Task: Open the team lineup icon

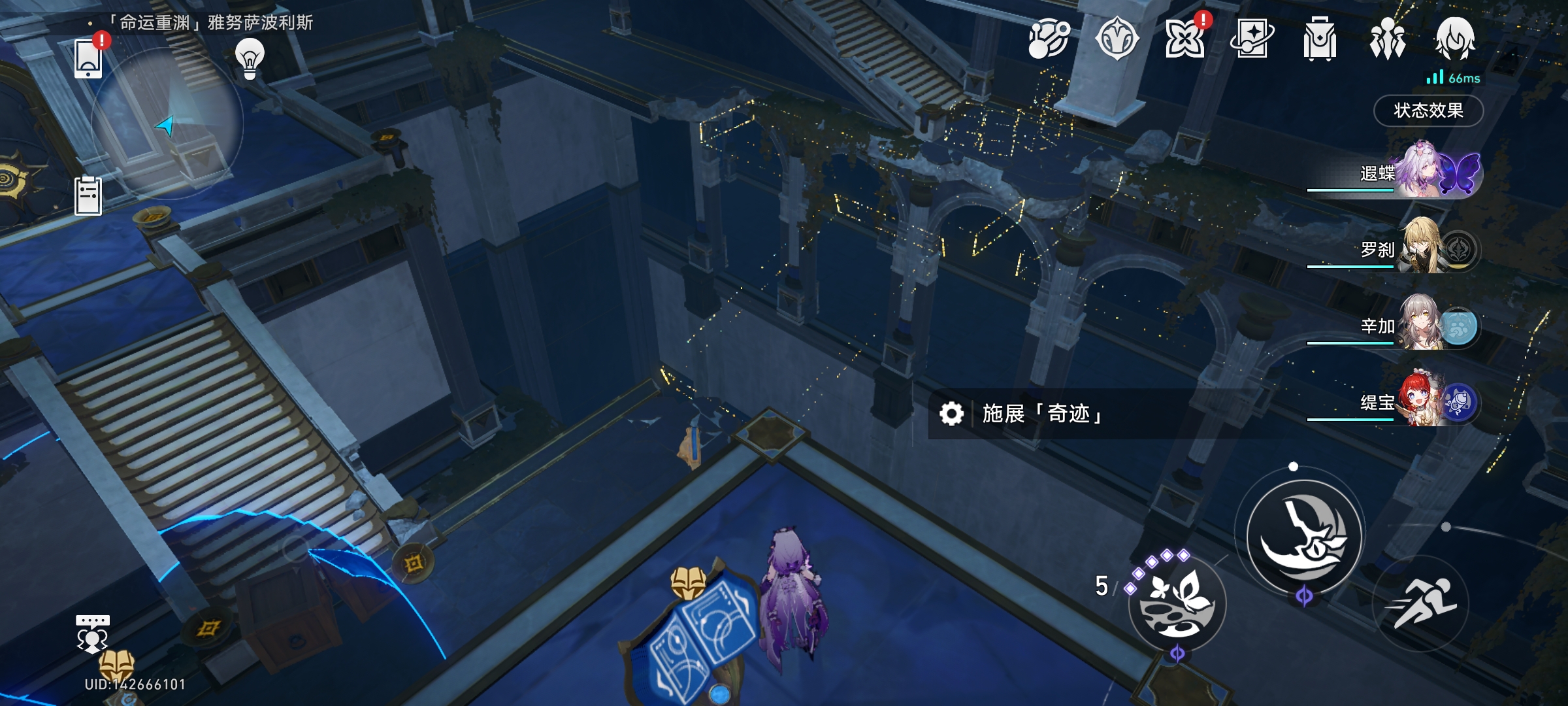Action: [1387, 39]
